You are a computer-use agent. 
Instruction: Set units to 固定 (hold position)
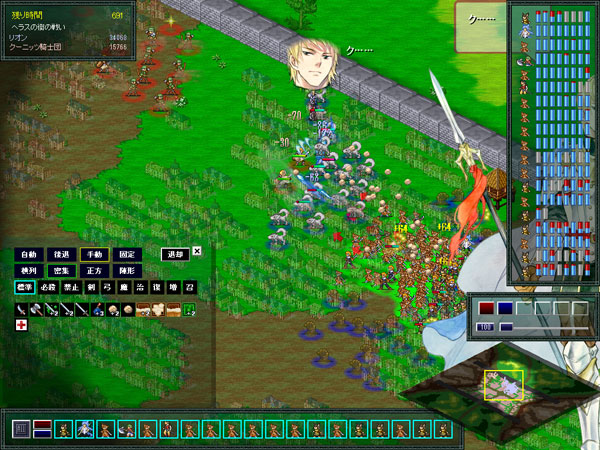[127, 254]
